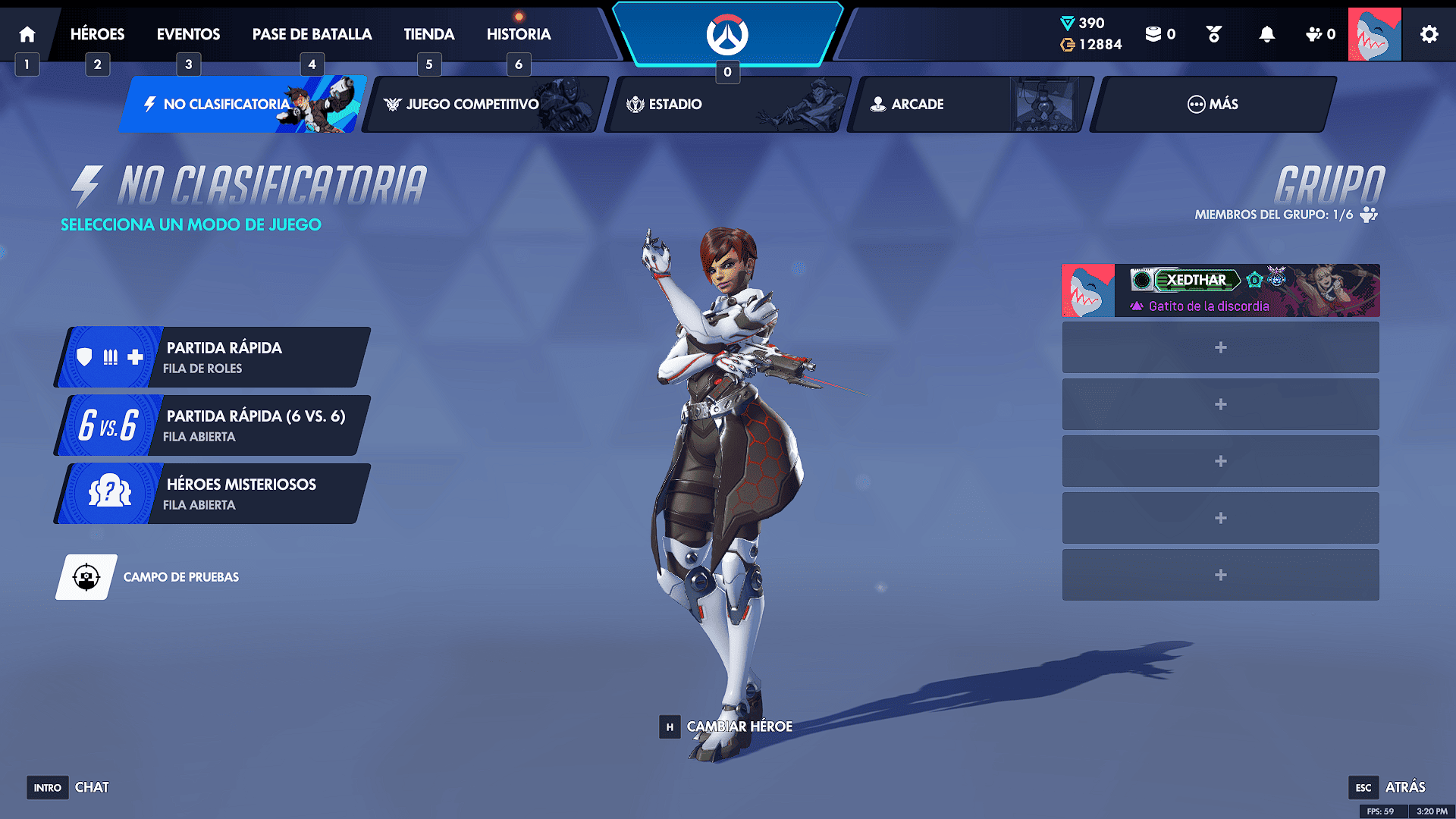1456x819 pixels.
Task: Open Pase de Batalla
Action: click(x=312, y=34)
